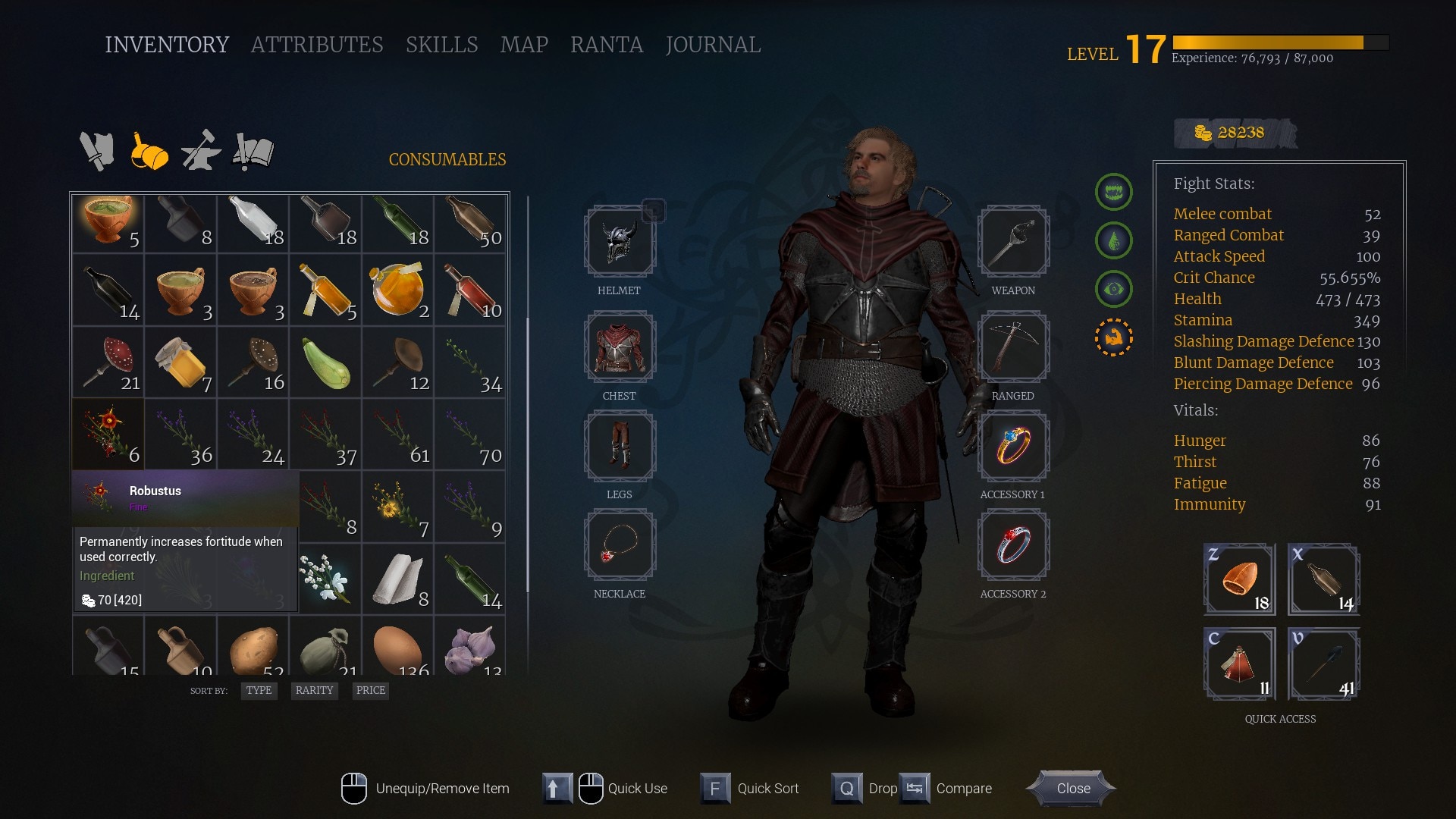Viewport: 1456px width, 819px height.
Task: Open the Skills tab
Action: 441,45
